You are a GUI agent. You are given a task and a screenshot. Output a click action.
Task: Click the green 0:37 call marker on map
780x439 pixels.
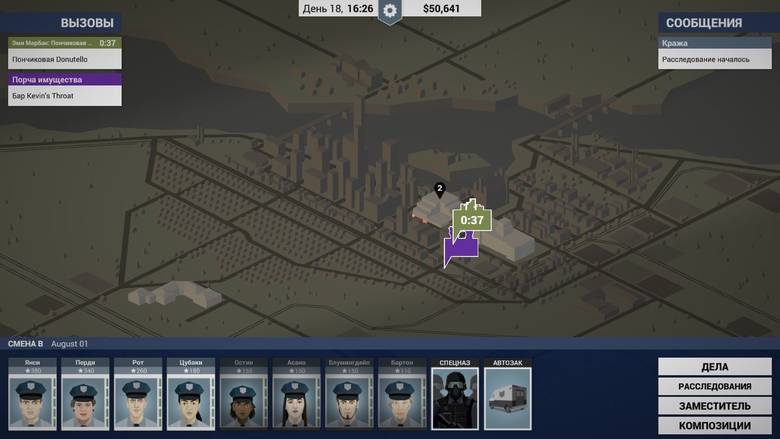(x=471, y=220)
